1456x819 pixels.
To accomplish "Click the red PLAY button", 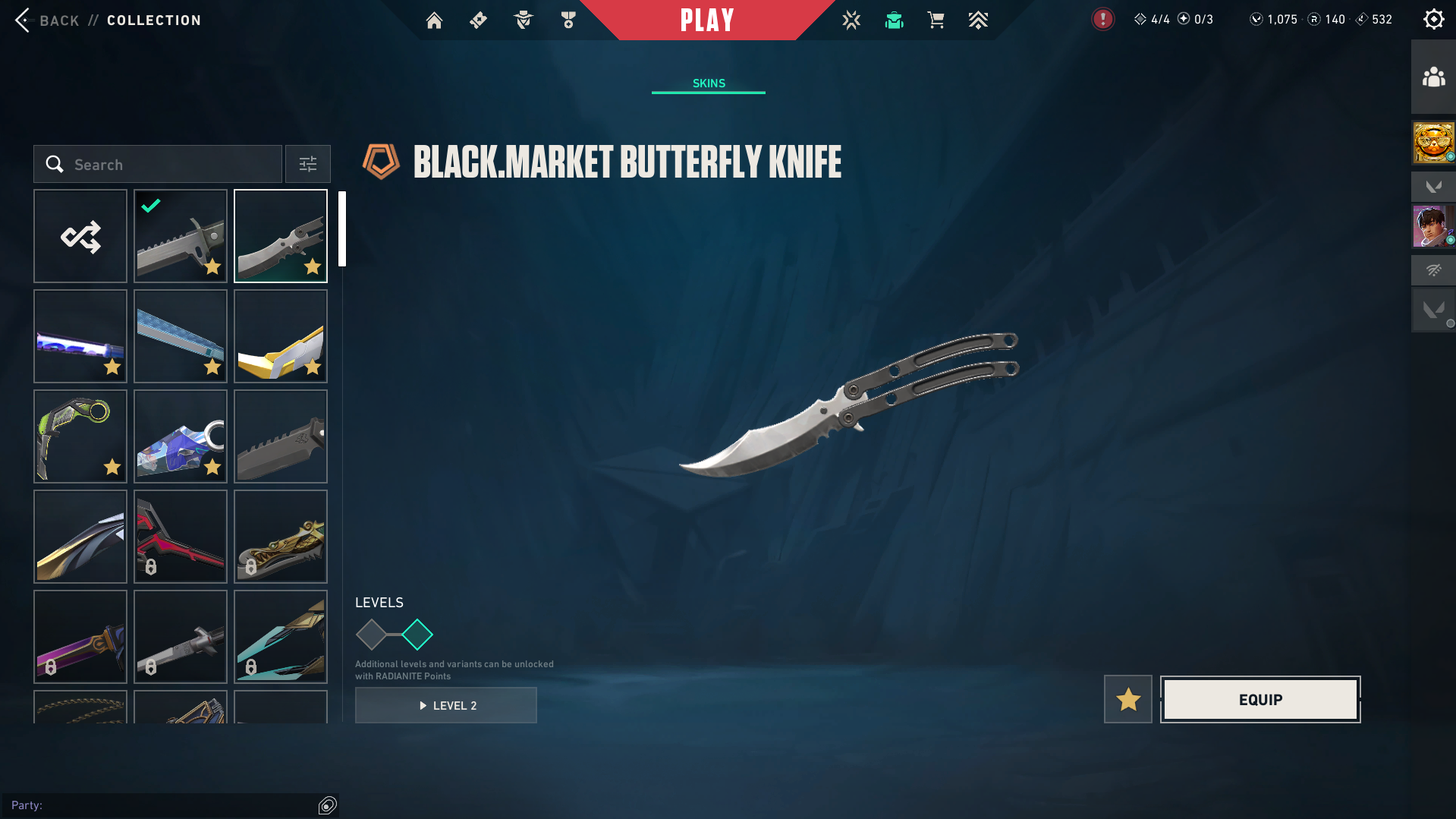I will pyautogui.click(x=707, y=20).
